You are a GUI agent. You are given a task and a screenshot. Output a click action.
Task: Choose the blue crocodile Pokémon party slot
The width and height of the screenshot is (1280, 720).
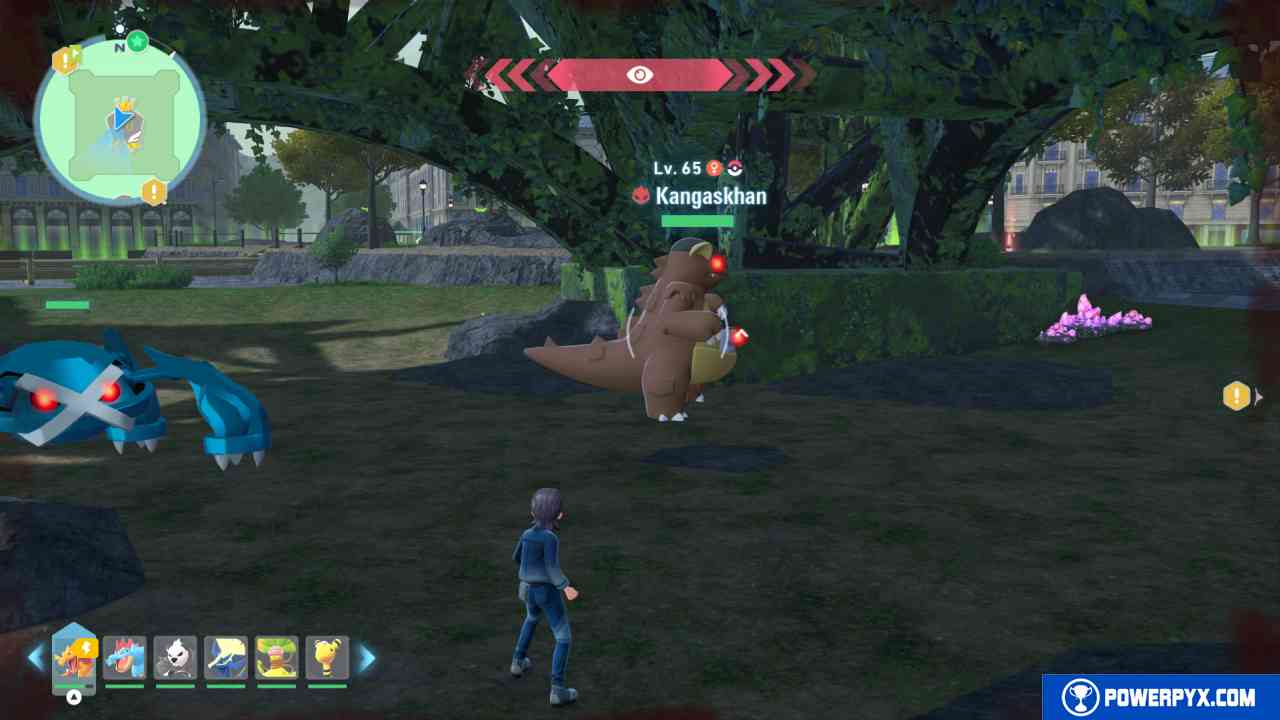click(x=125, y=657)
